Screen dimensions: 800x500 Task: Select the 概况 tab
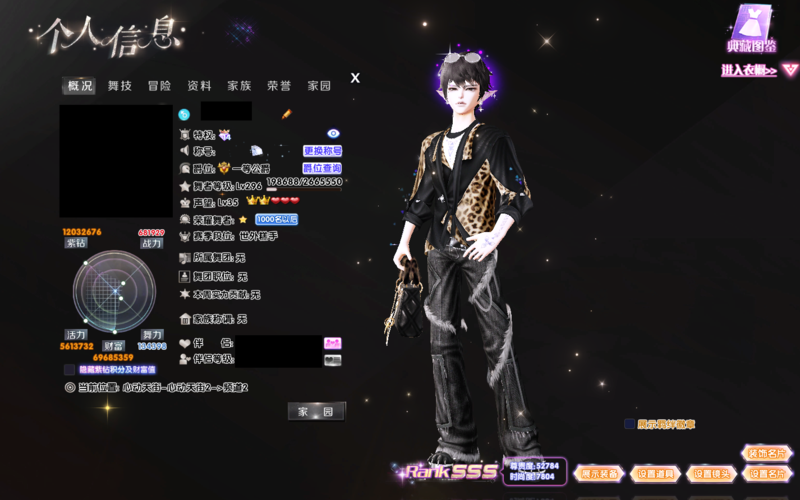(x=80, y=86)
